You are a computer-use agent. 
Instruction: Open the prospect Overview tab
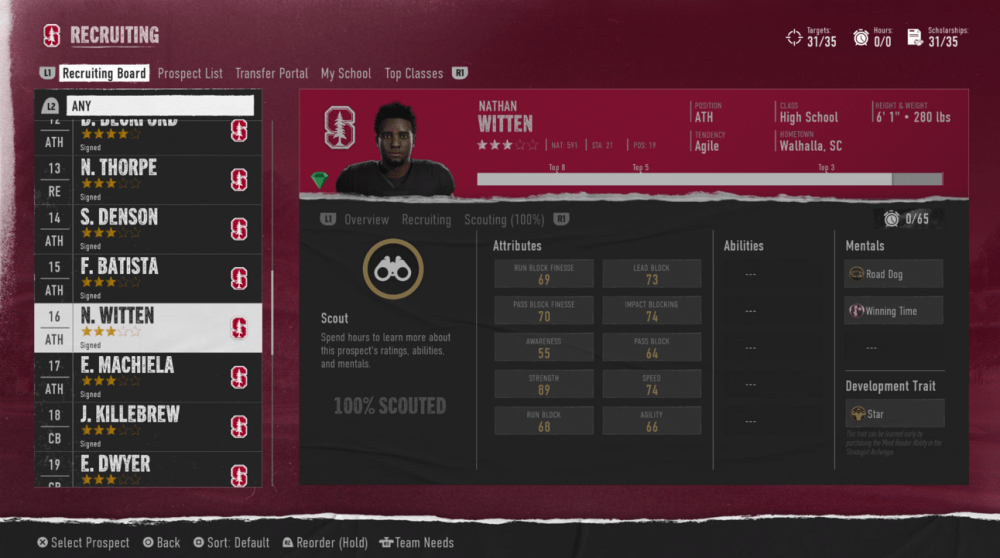(366, 219)
